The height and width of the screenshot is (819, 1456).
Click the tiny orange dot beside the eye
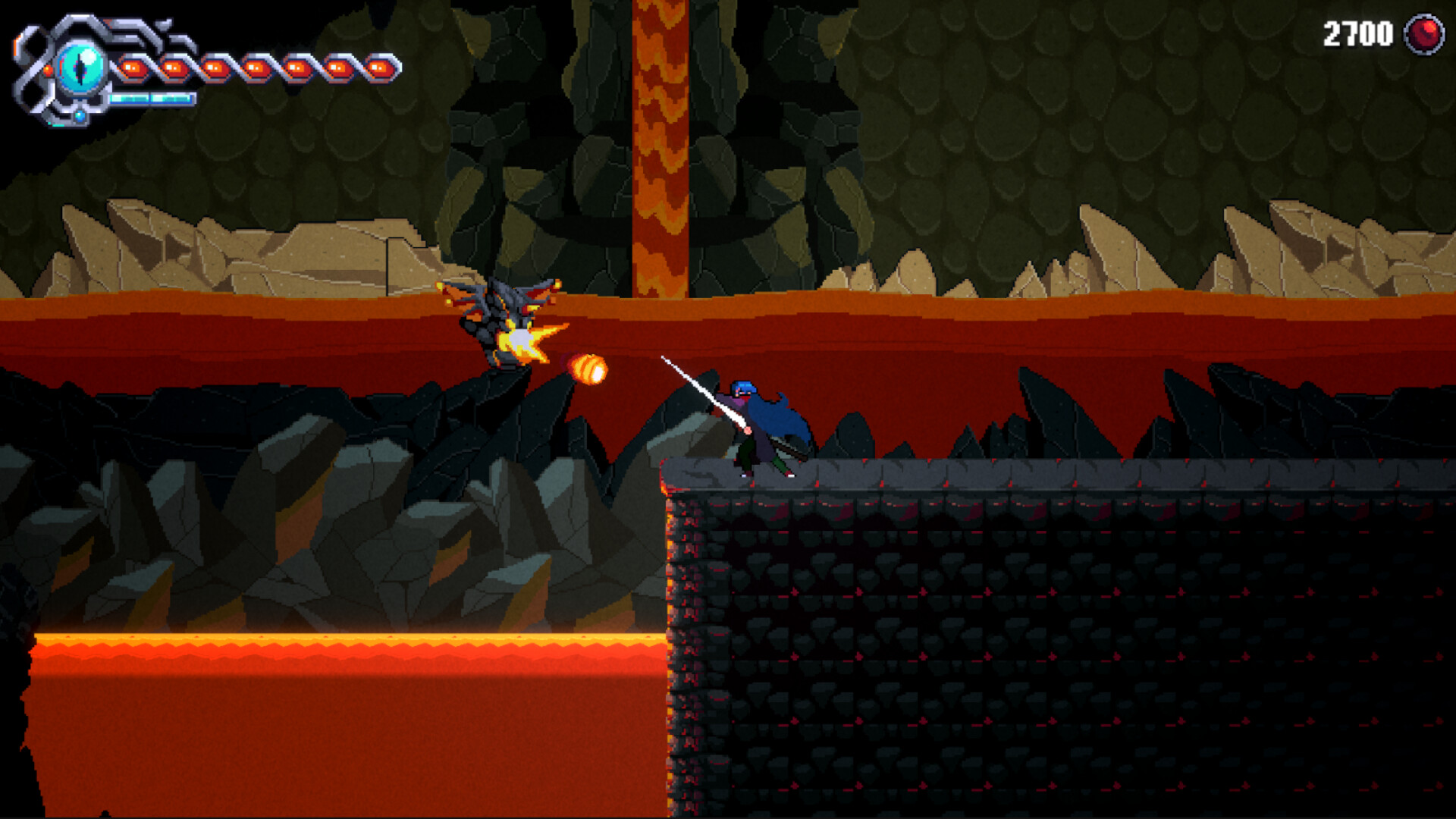(49, 71)
